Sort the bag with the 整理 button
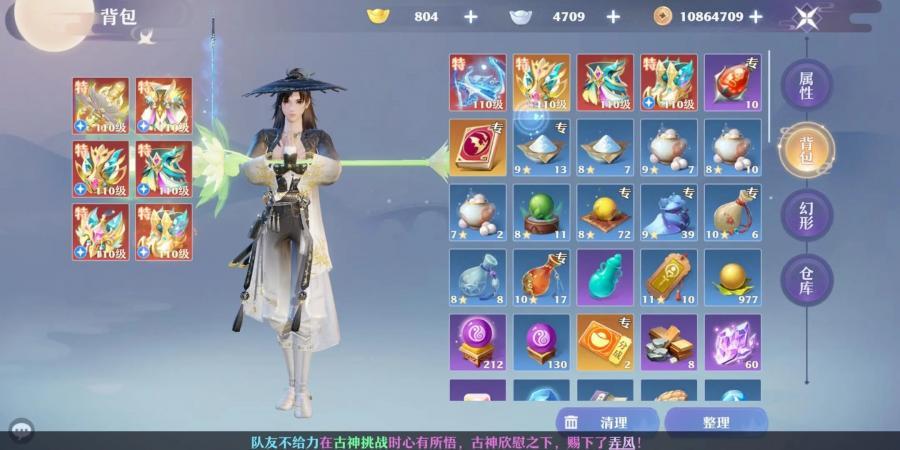Image resolution: width=900 pixels, height=450 pixels. tap(715, 423)
